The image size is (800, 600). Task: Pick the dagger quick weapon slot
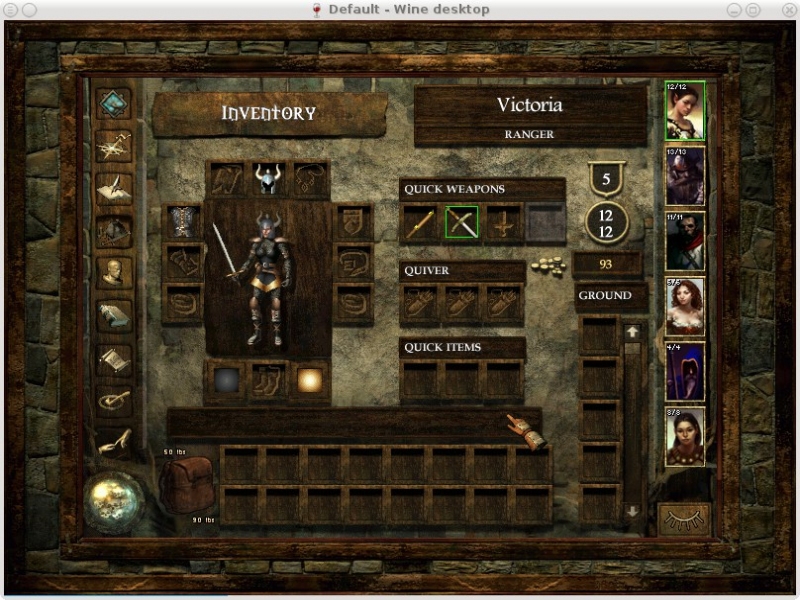tap(503, 223)
